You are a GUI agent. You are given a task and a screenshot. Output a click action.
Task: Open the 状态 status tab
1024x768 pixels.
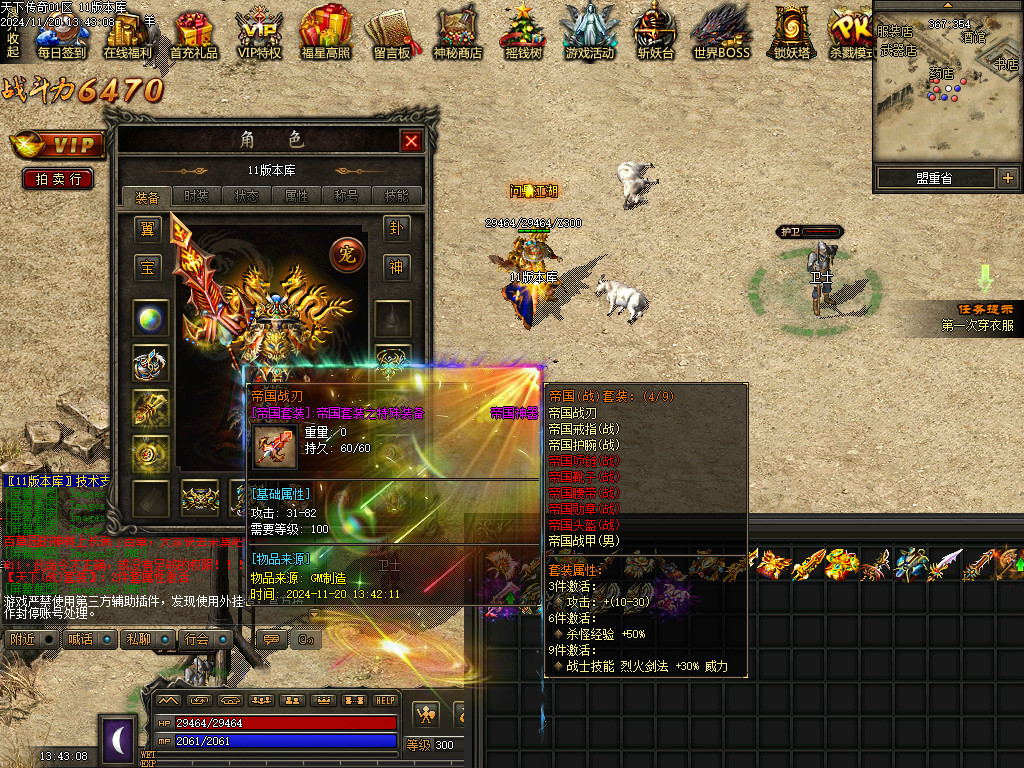tap(247, 196)
